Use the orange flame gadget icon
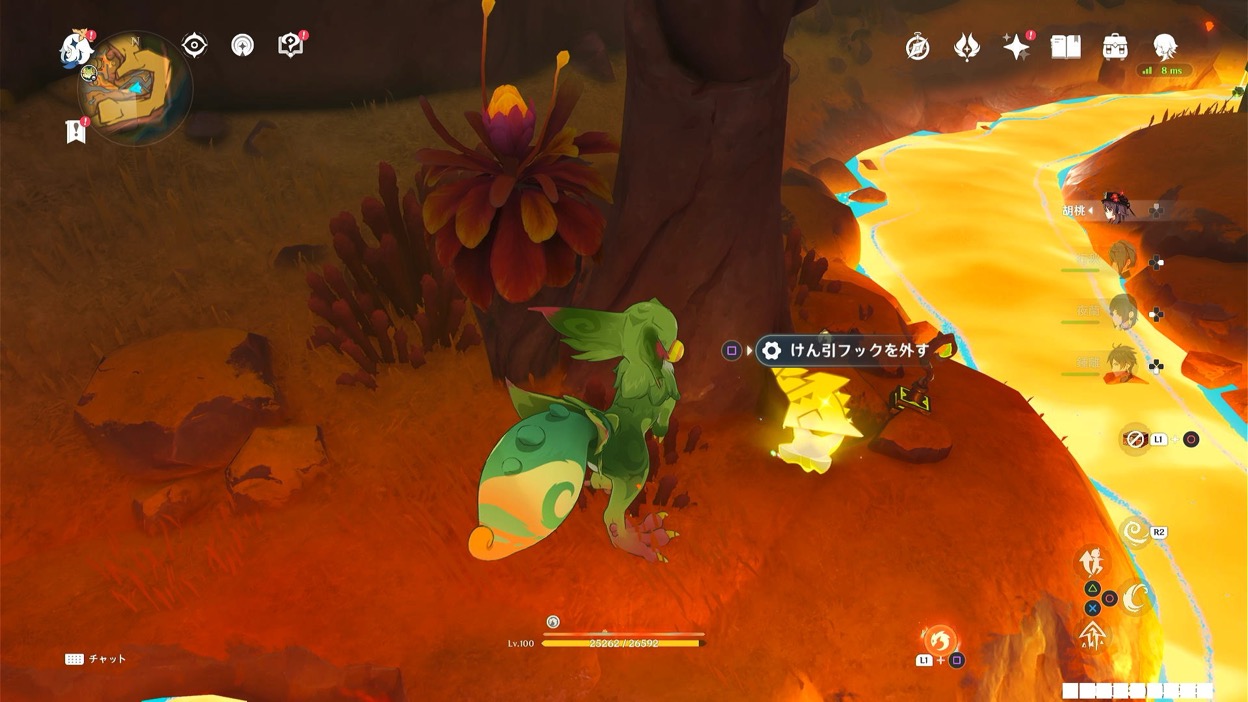Screen dimensions: 1248x702 [939, 640]
